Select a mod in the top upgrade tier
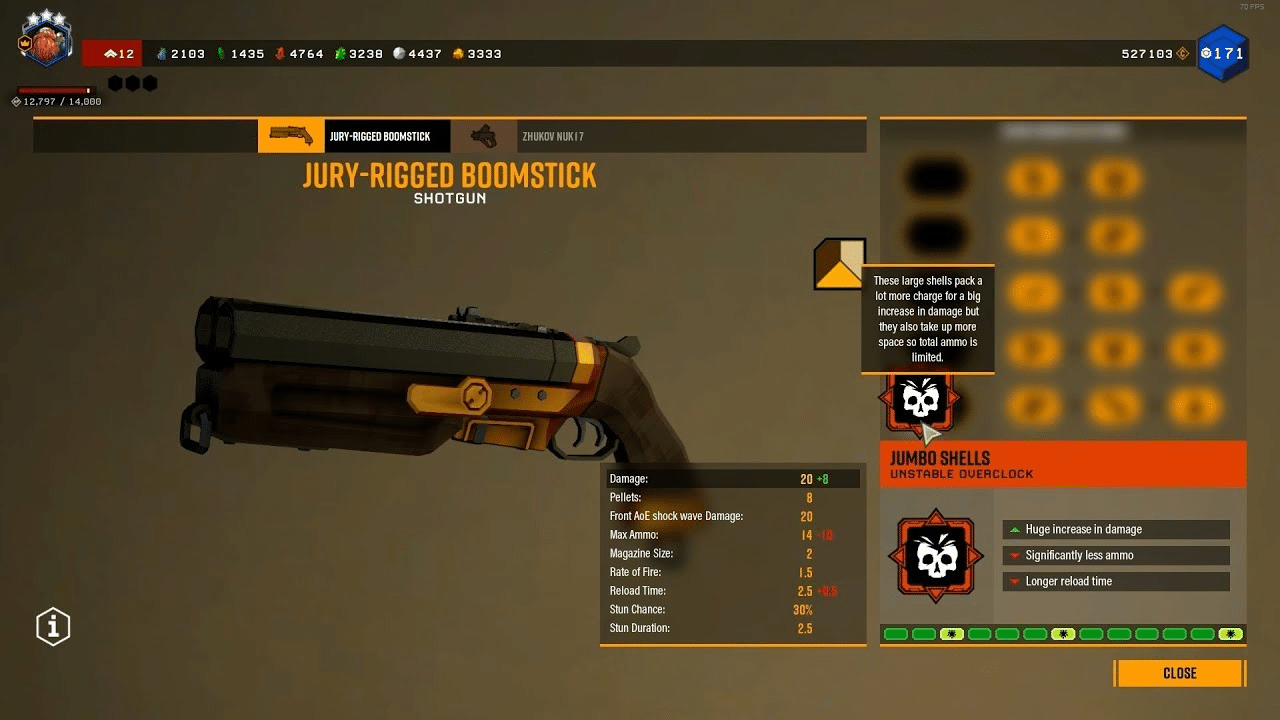 point(1035,178)
